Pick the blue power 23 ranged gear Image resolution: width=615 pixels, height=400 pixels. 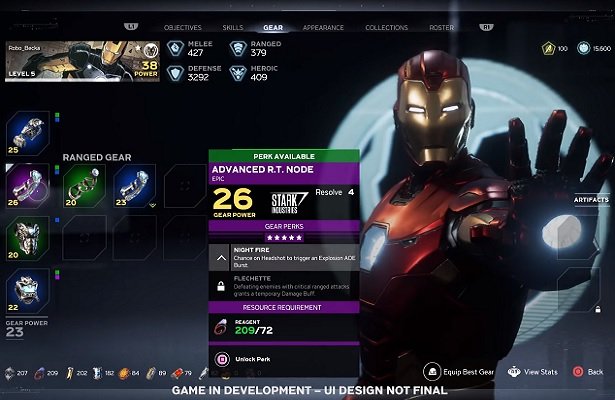pos(133,186)
